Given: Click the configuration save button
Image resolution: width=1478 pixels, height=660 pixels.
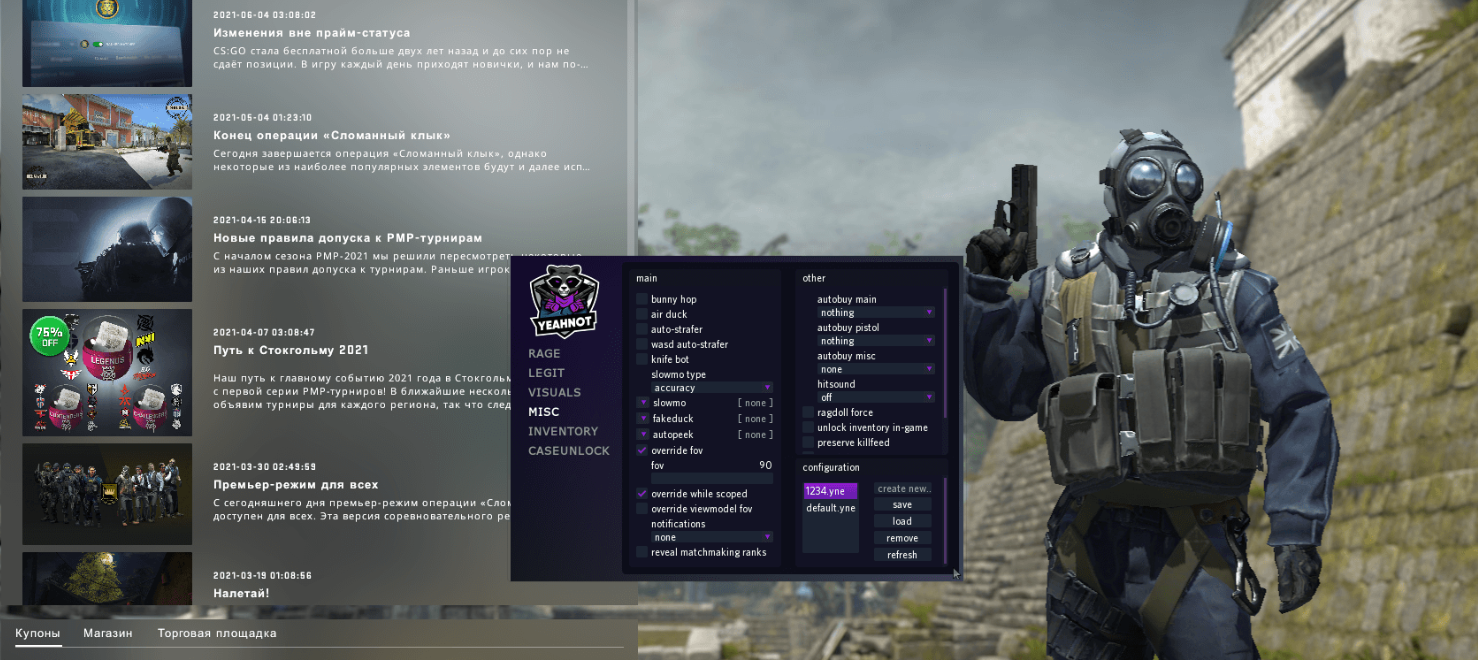Looking at the screenshot, I should [902, 505].
